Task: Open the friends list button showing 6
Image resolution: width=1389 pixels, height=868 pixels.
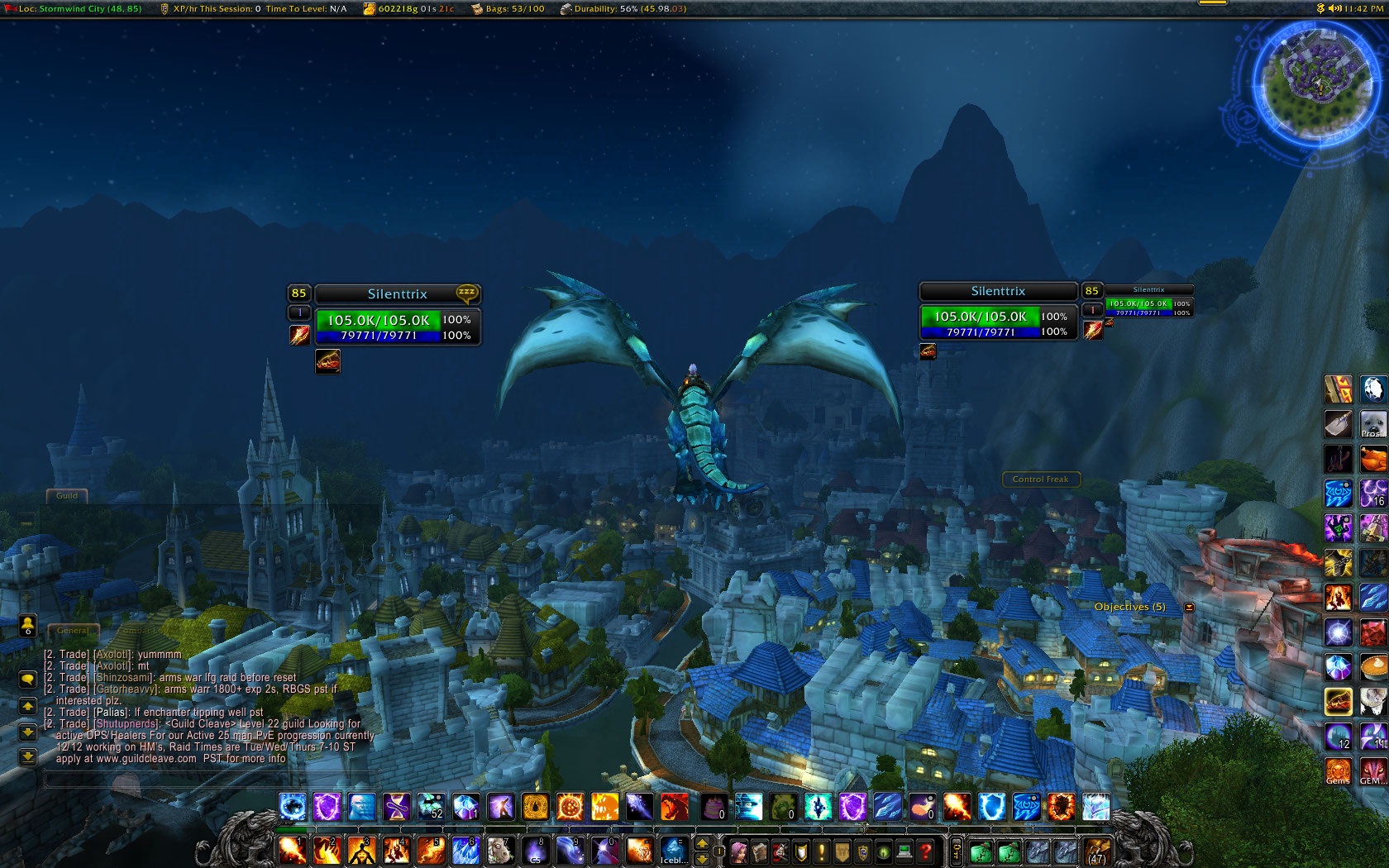Action: (27, 626)
